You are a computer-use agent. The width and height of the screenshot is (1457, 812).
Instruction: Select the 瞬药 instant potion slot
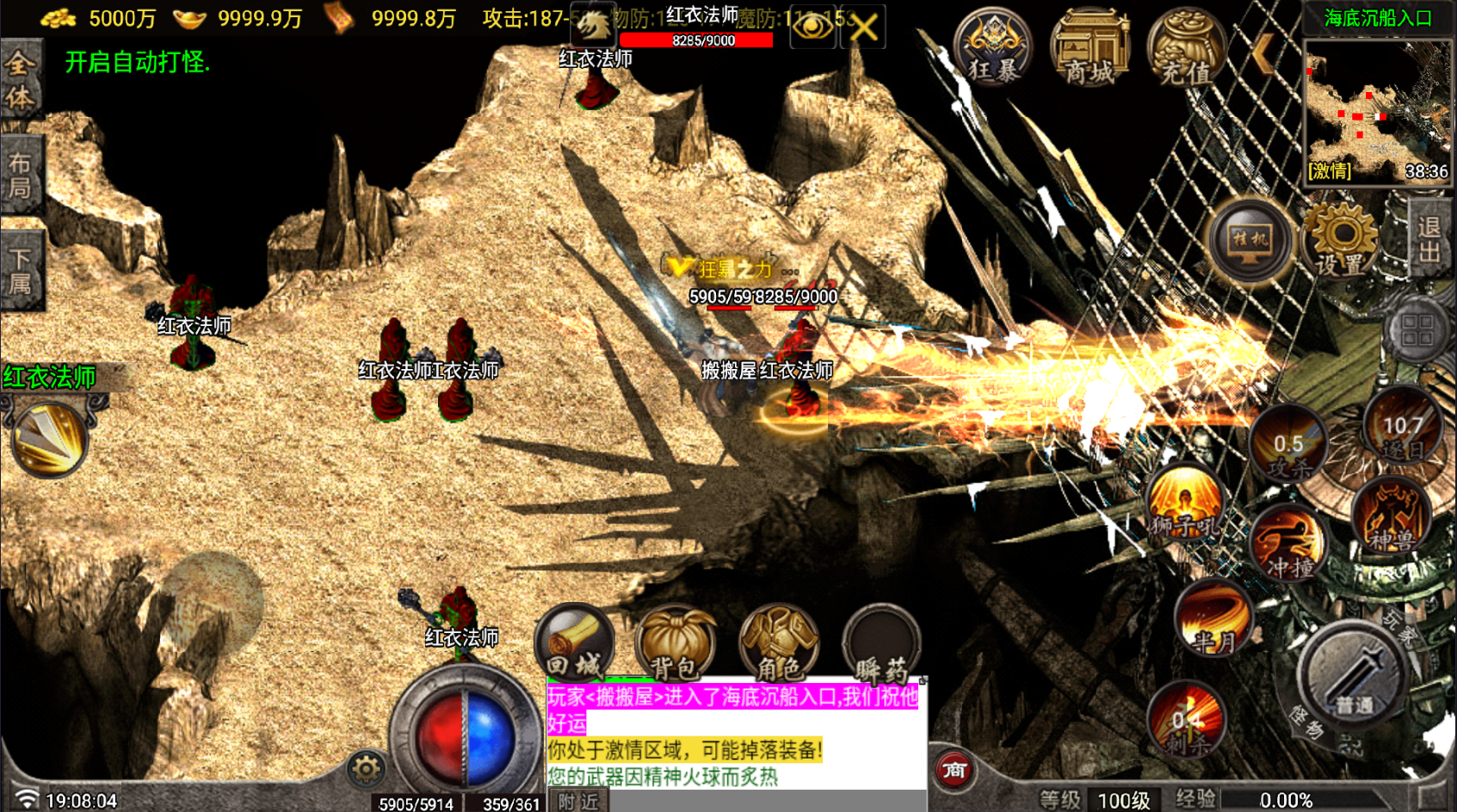(881, 645)
